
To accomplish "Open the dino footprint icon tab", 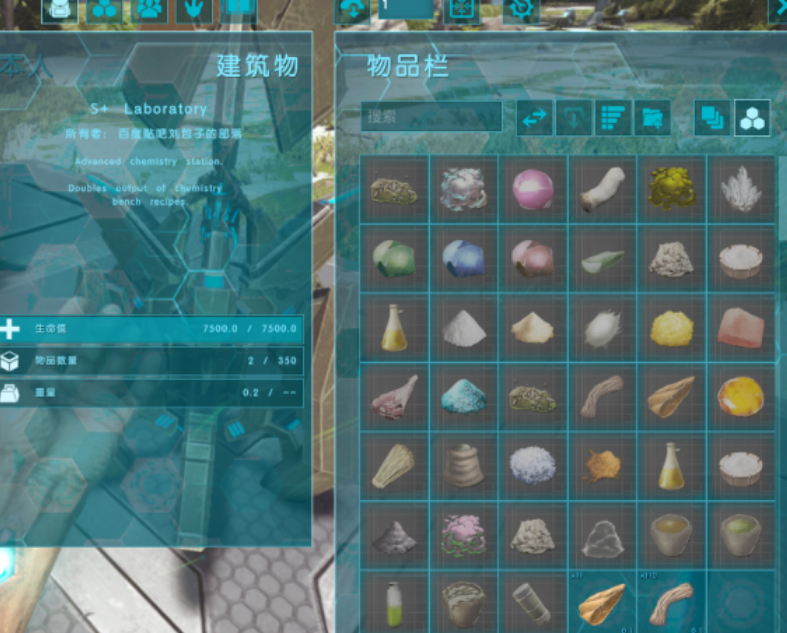I will point(194,10).
